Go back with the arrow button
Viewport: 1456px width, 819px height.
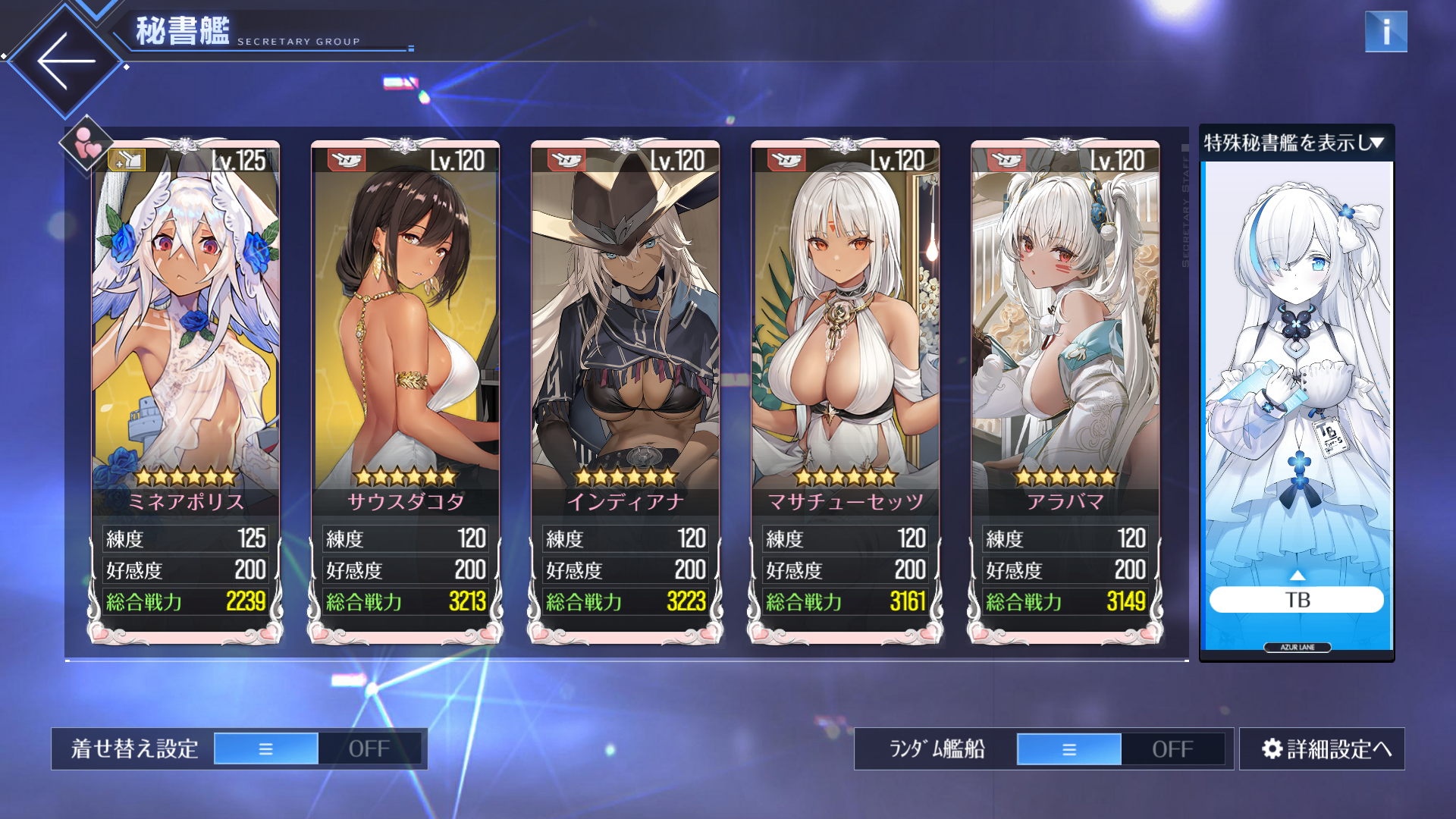[x=66, y=61]
